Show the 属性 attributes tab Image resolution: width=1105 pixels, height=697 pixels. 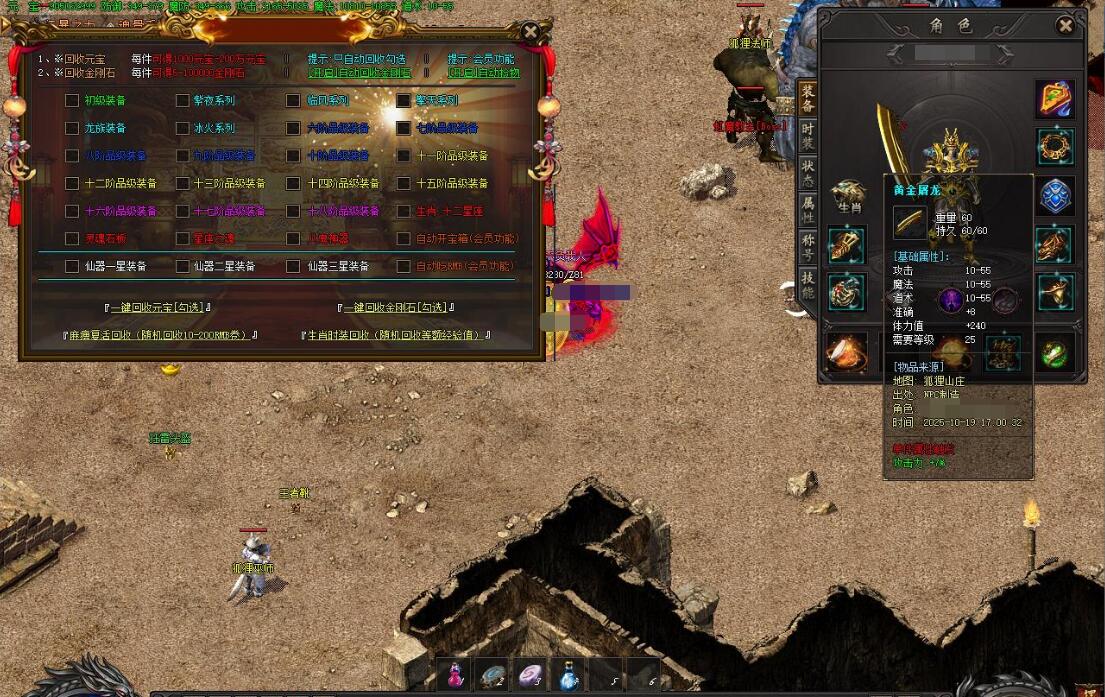(x=808, y=209)
